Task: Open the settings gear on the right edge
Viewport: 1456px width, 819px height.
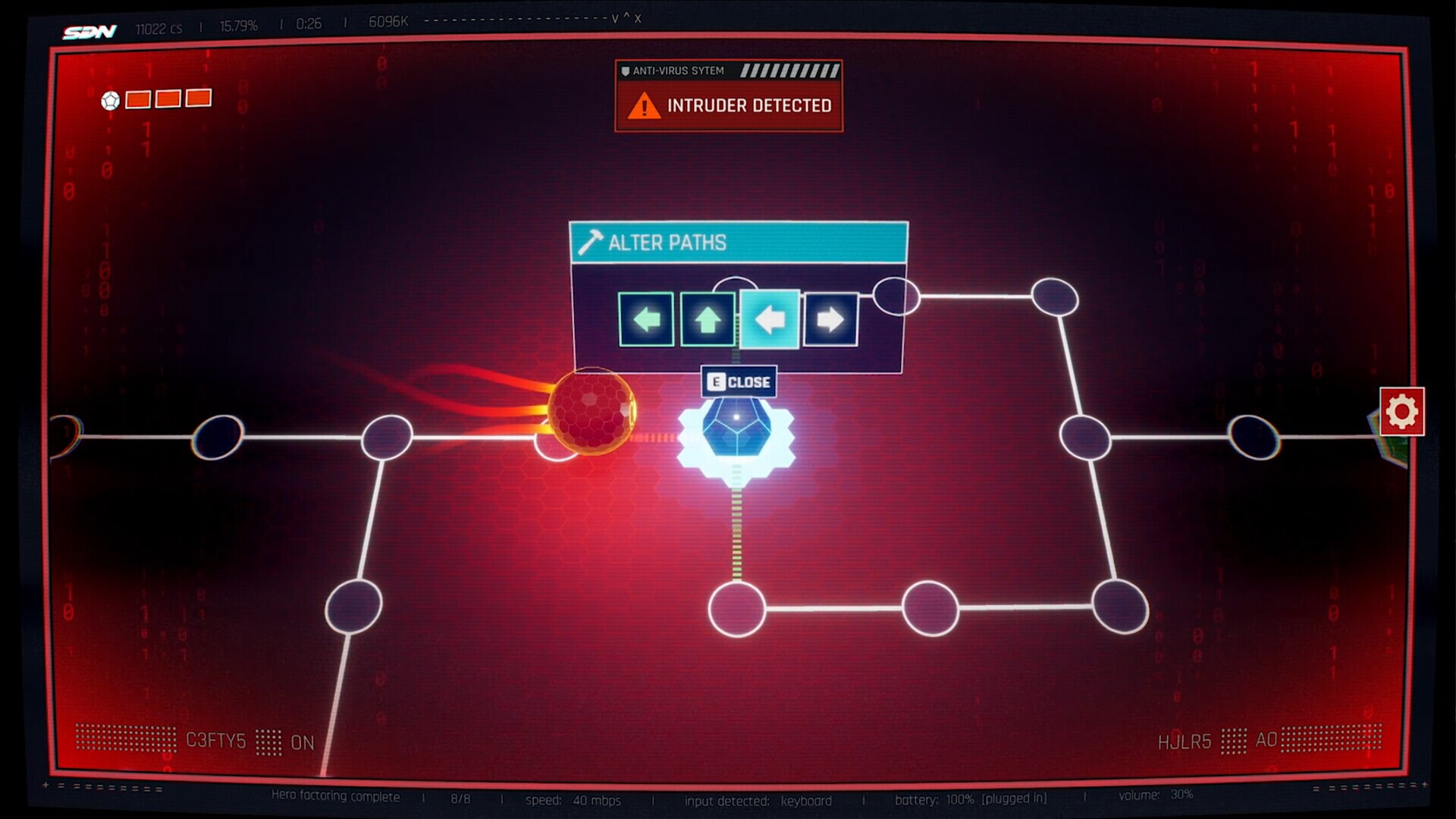Action: [1402, 411]
